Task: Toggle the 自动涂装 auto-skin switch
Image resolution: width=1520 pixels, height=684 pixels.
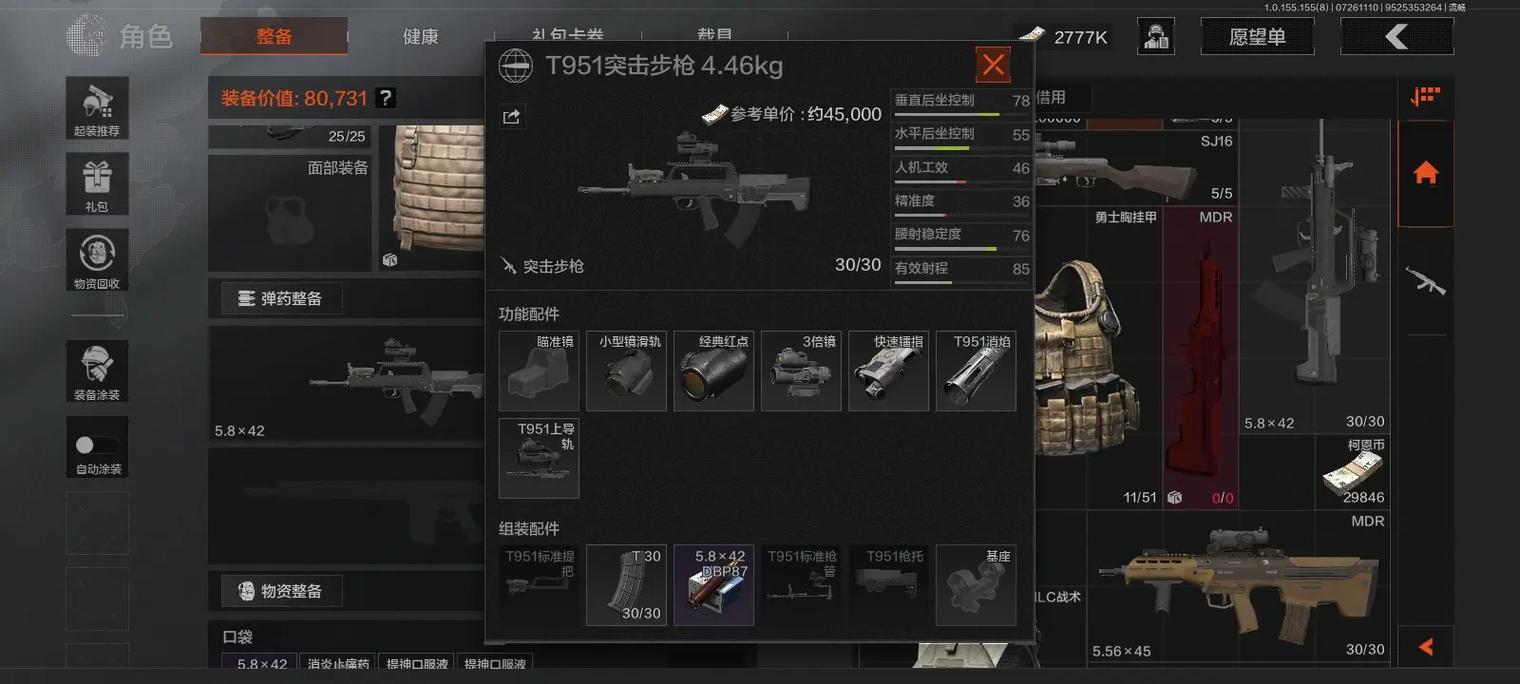Action: pos(97,446)
